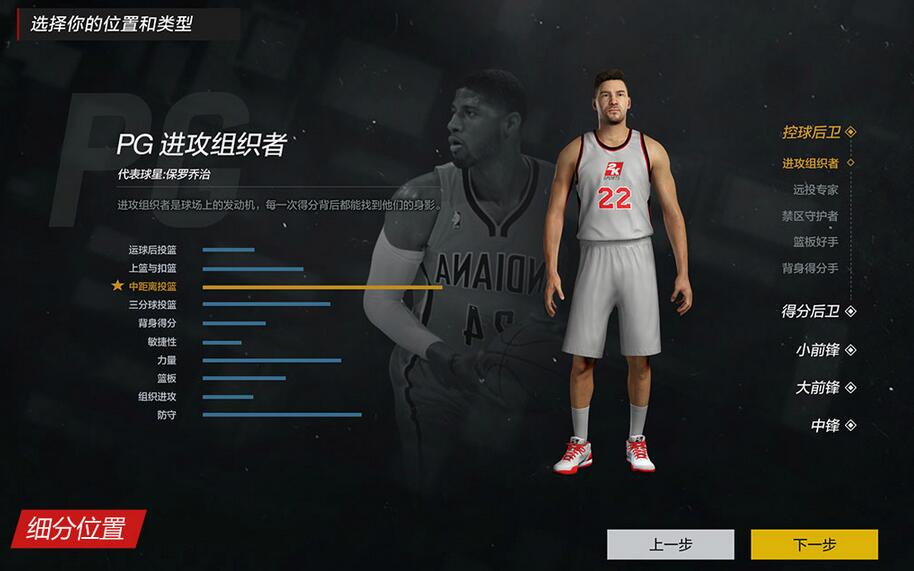Expand the 得分后卫 shooting guard position
914x571 pixels.
pos(818,311)
